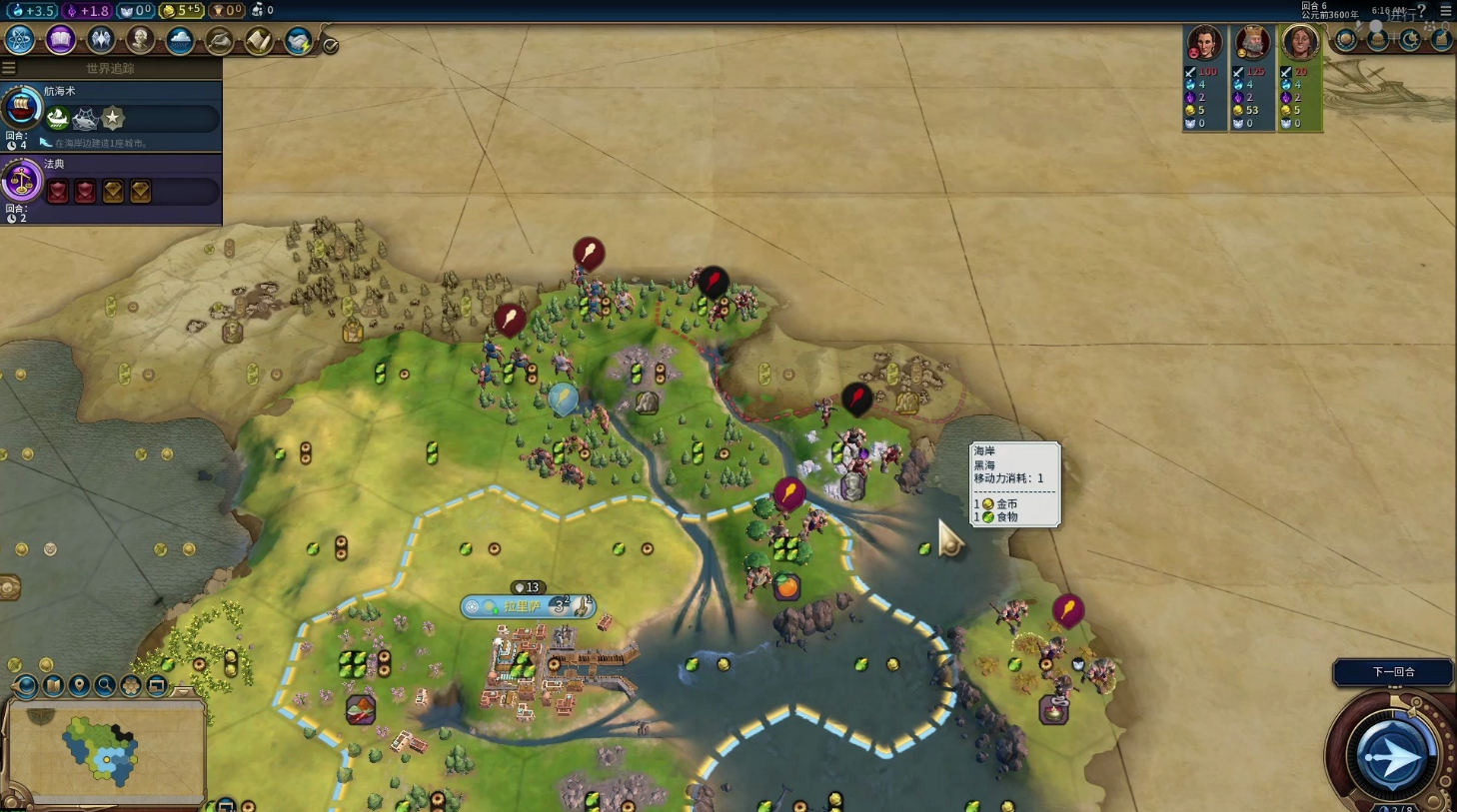Open the Great People portrait icon

pyautogui.click(x=140, y=40)
